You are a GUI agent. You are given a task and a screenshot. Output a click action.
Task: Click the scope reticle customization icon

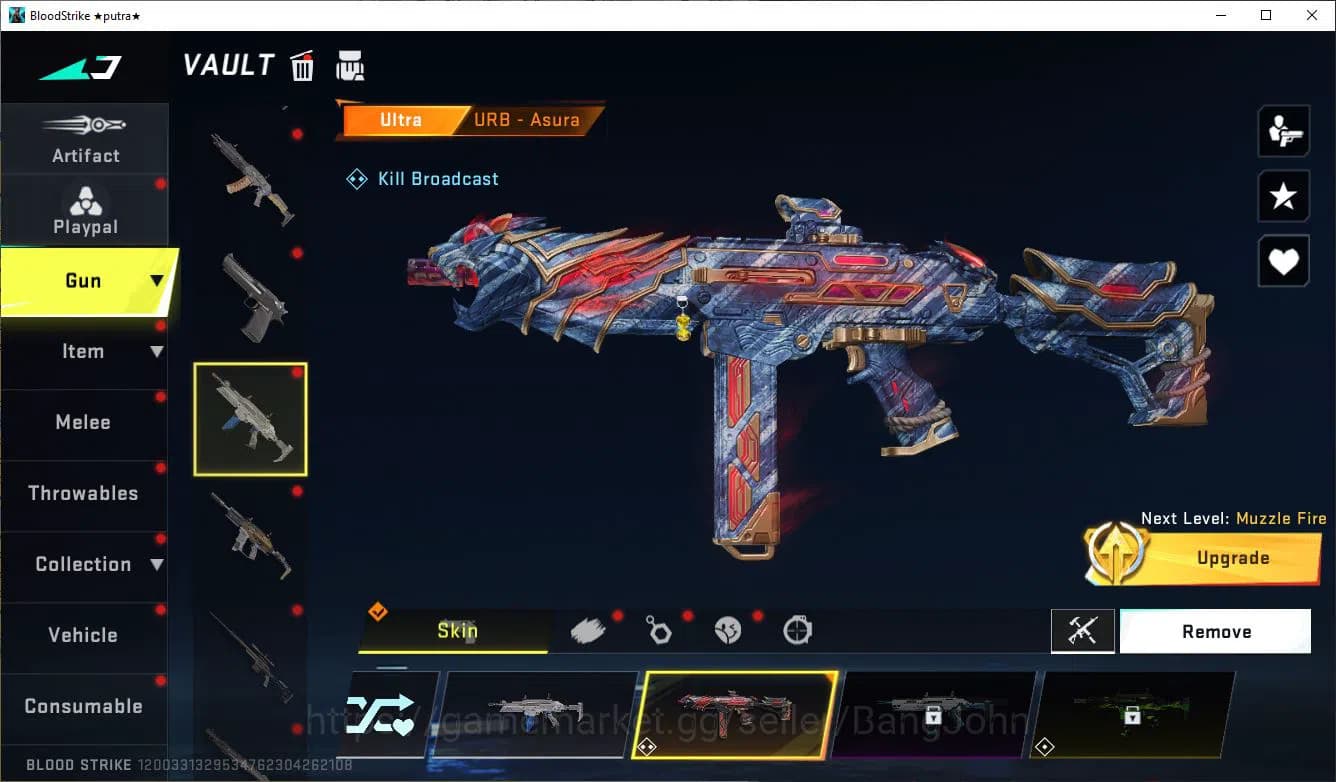click(797, 630)
